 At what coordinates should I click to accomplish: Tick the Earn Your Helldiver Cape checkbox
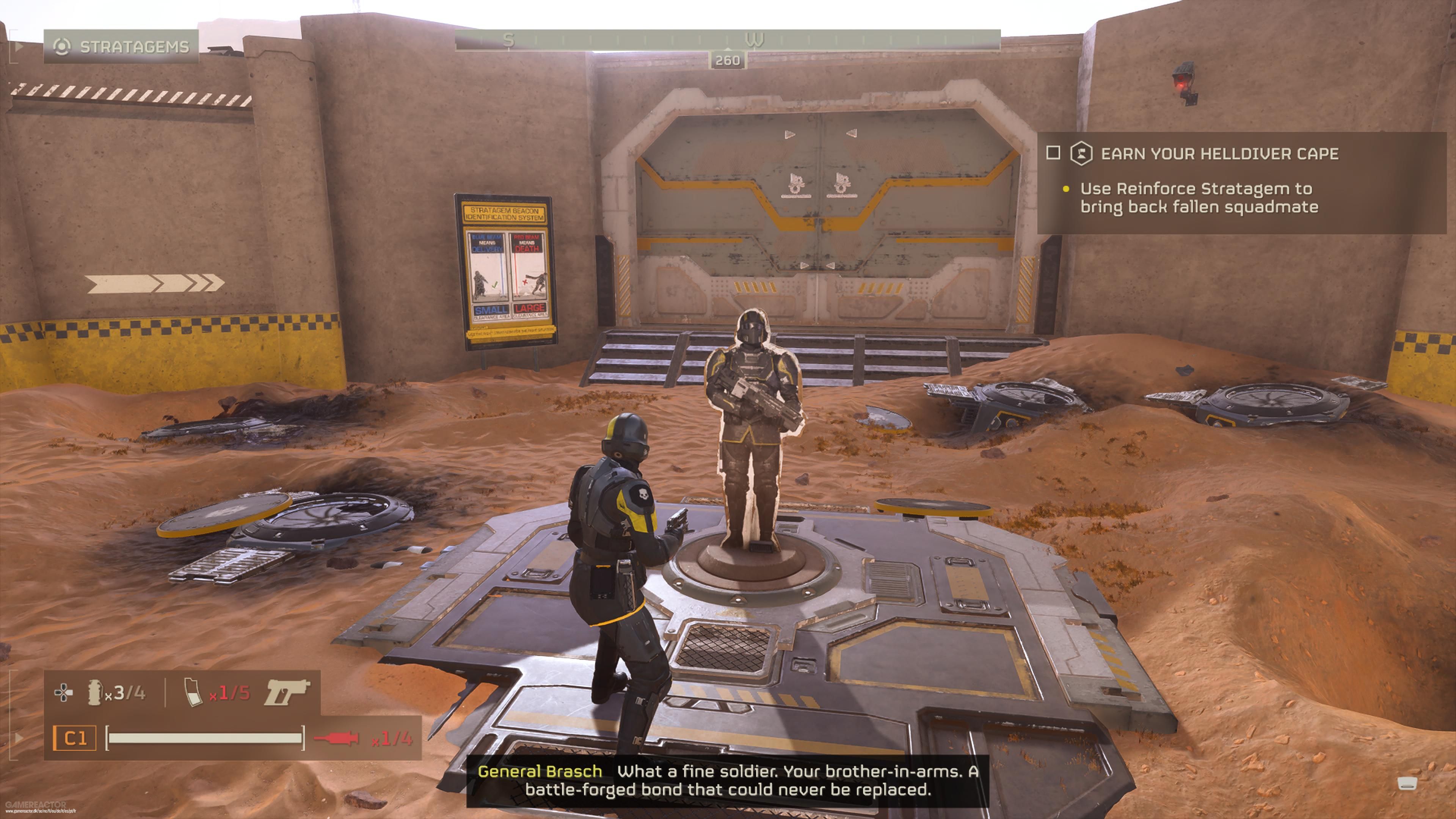(x=1053, y=153)
